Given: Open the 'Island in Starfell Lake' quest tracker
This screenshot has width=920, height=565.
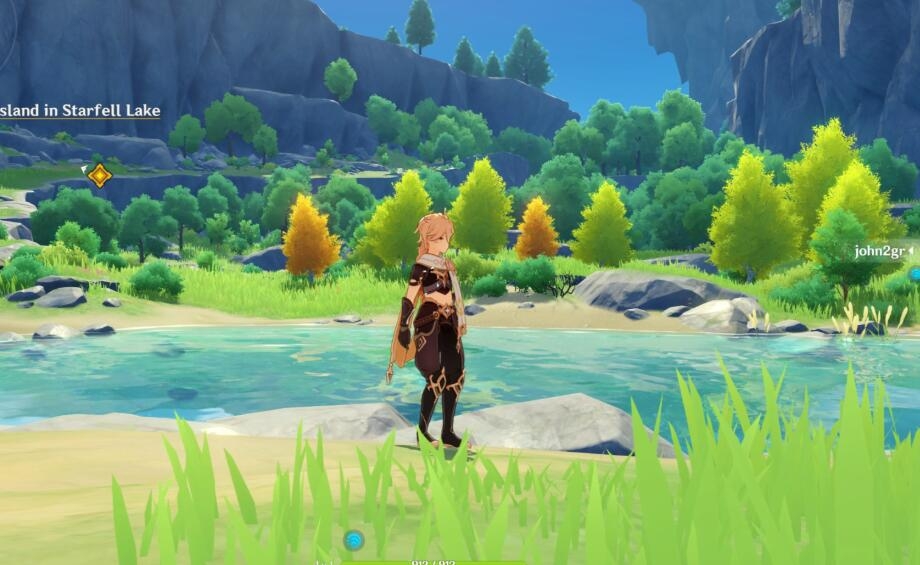Looking at the screenshot, I should pyautogui.click(x=80, y=111).
